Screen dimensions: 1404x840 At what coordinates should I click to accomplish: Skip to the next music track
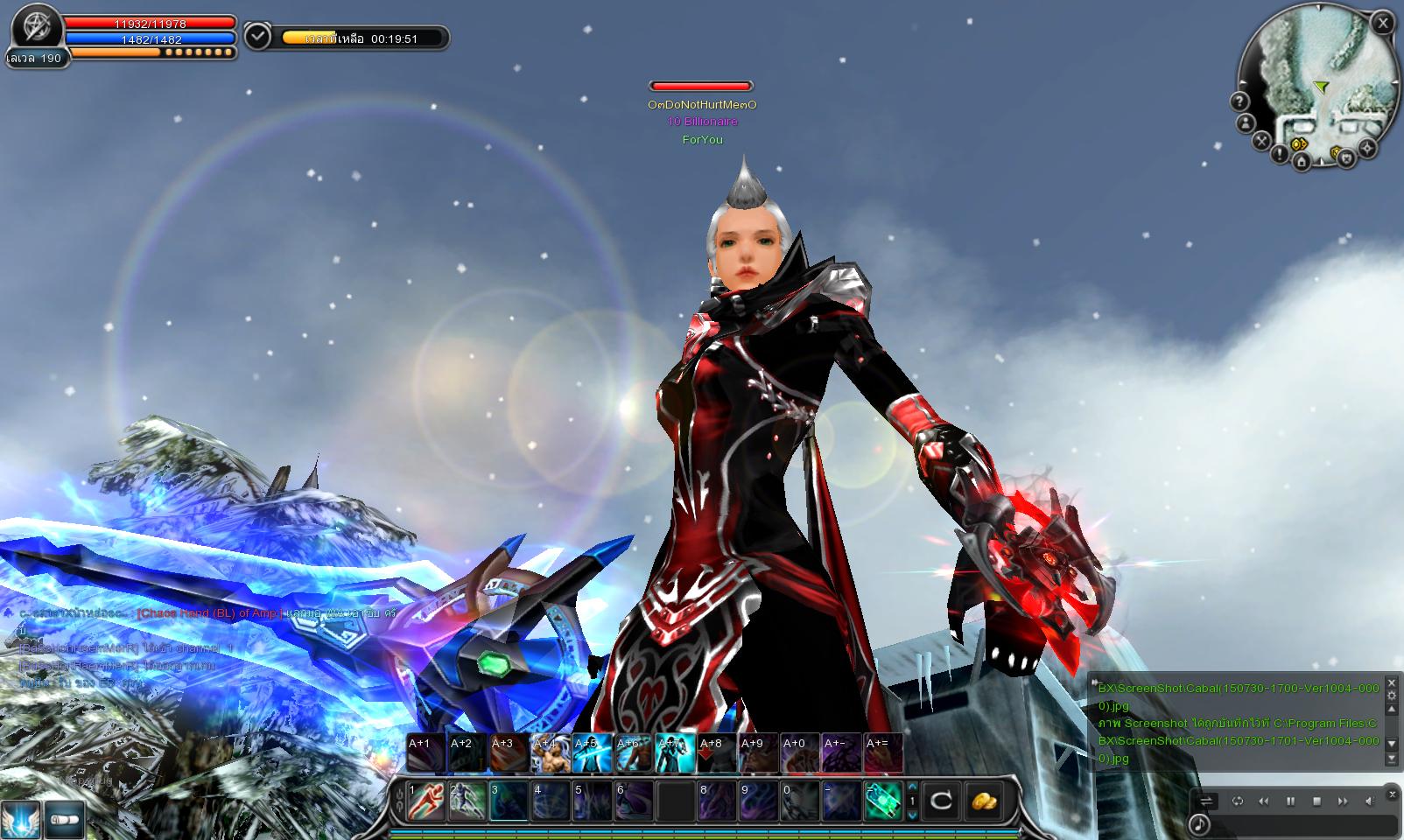coord(1343,801)
